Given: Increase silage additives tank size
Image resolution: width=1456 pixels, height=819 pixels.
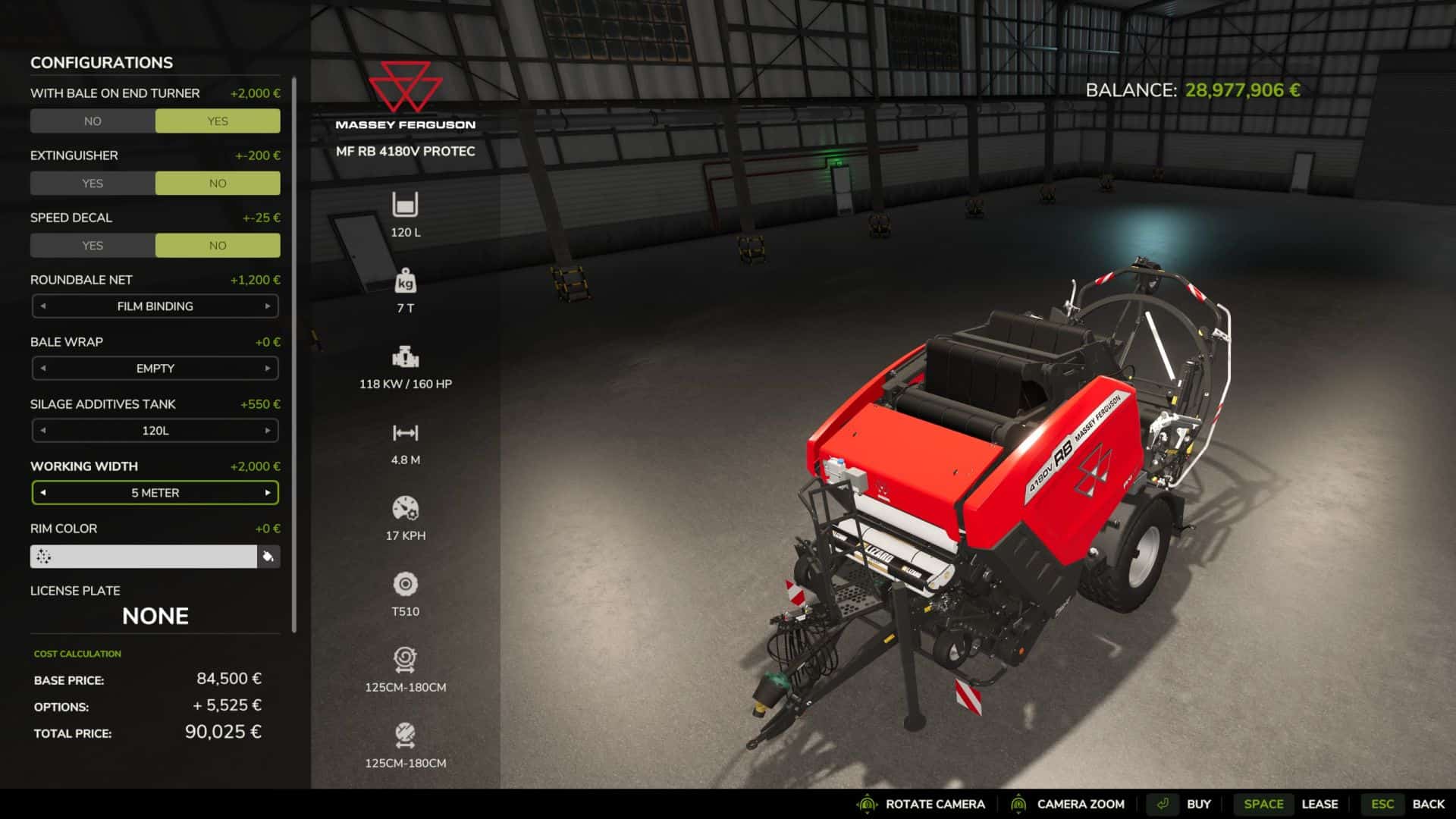Looking at the screenshot, I should coord(268,431).
